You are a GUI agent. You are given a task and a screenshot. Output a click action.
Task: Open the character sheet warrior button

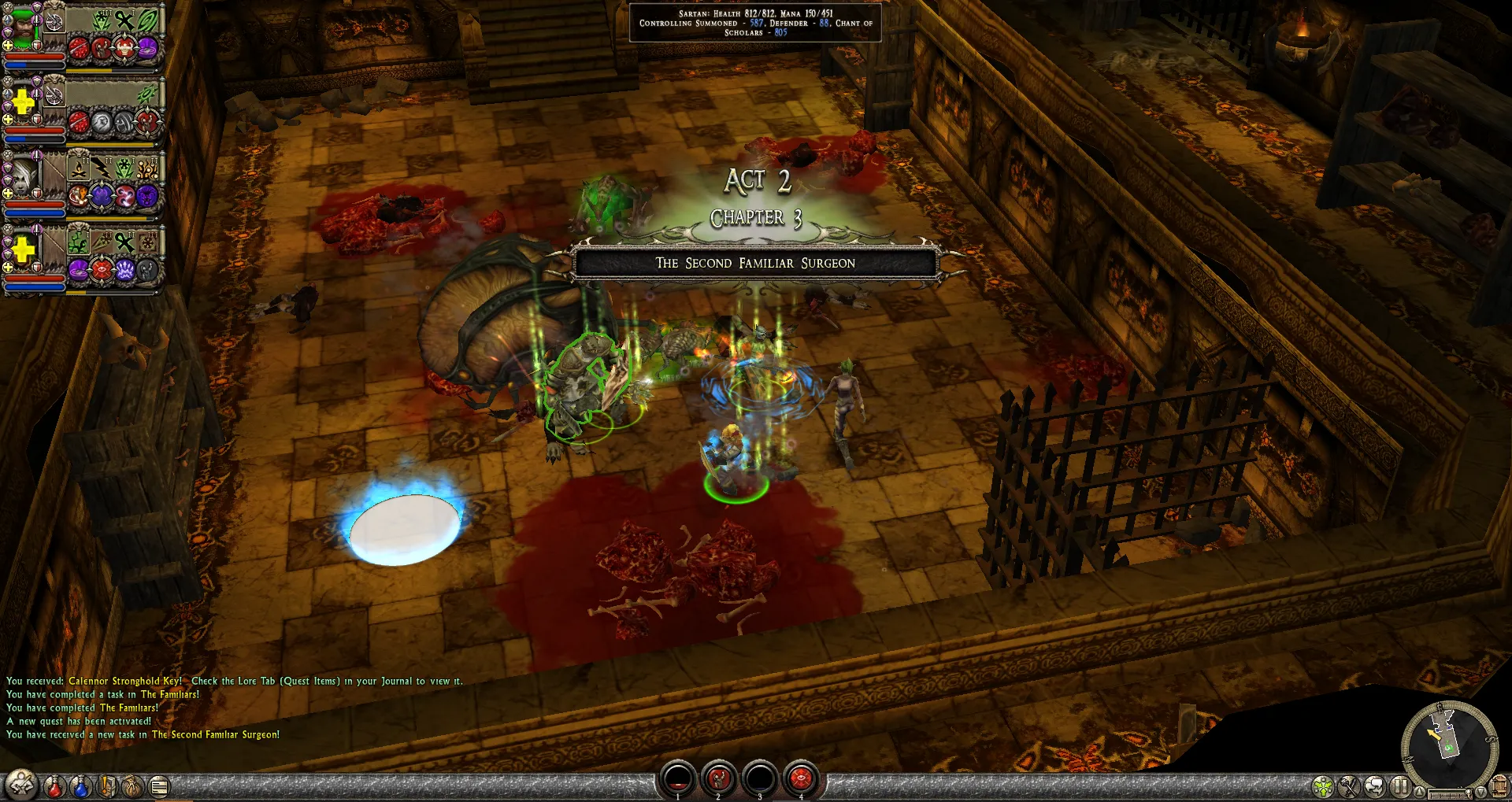click(21, 785)
